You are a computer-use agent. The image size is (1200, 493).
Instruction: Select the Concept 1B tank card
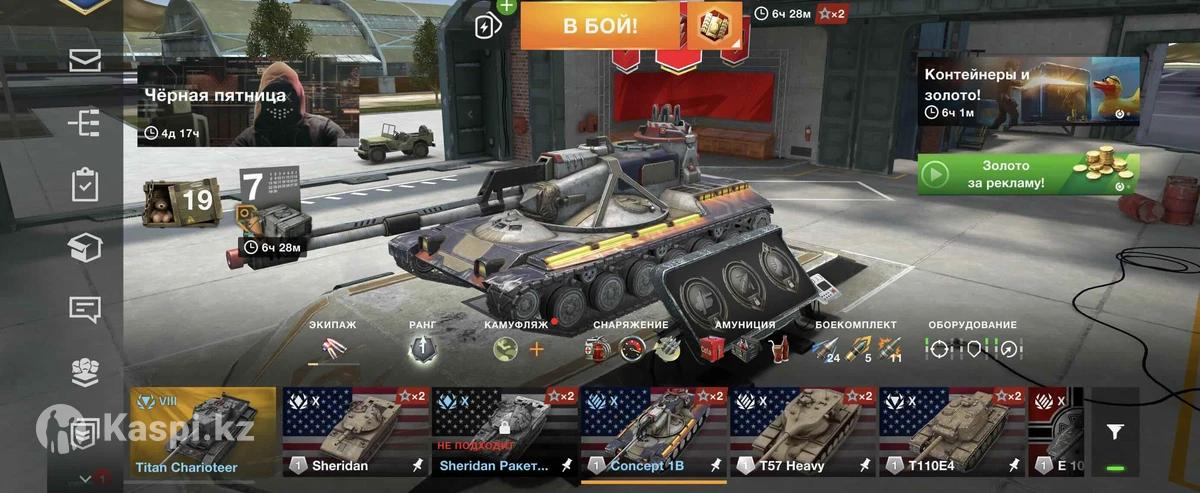654,432
